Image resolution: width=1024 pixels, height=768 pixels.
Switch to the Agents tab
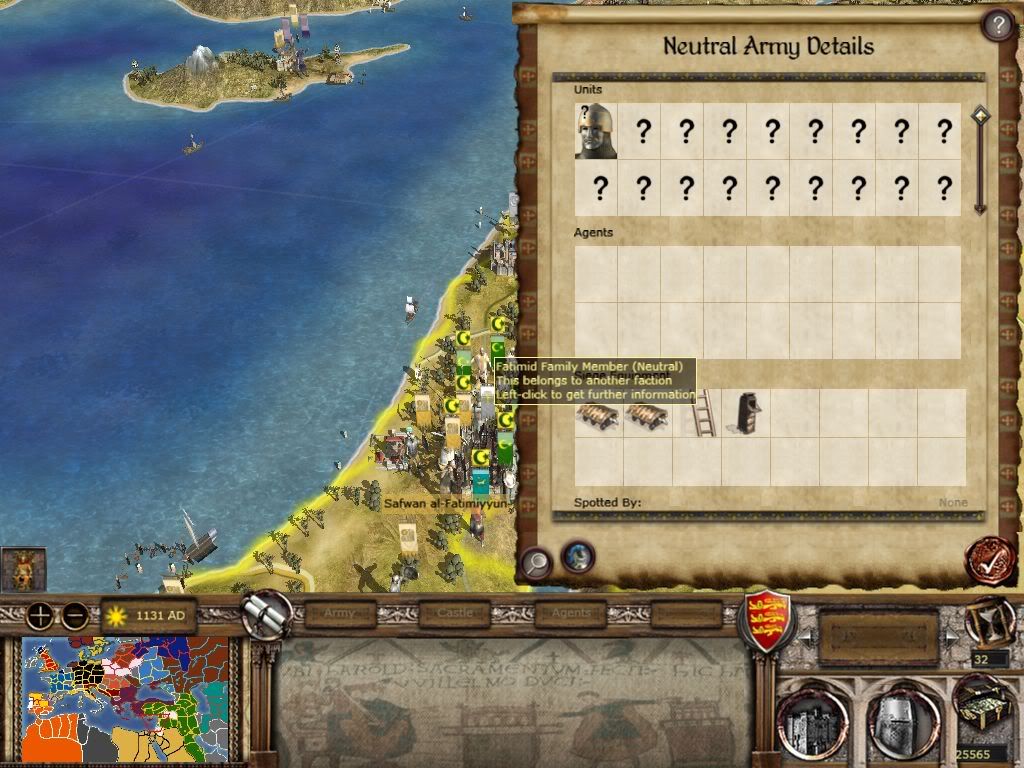click(571, 613)
